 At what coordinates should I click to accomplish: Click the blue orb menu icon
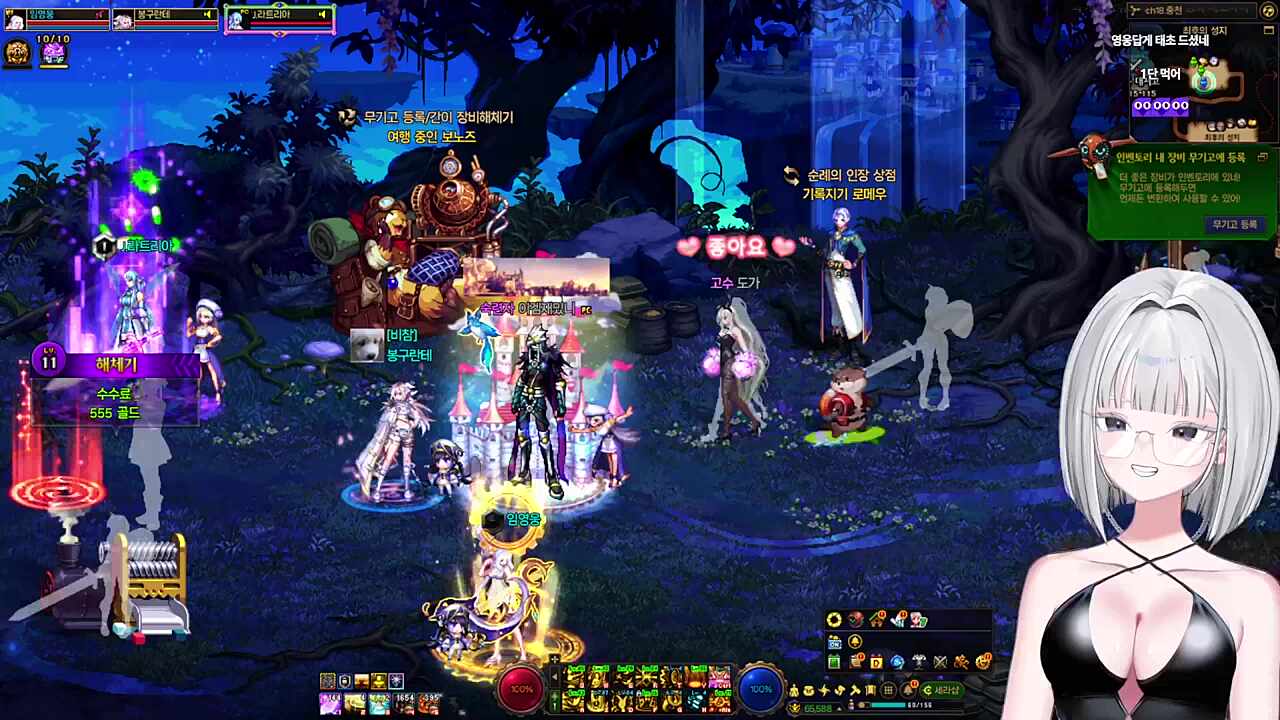pyautogui.click(x=897, y=662)
